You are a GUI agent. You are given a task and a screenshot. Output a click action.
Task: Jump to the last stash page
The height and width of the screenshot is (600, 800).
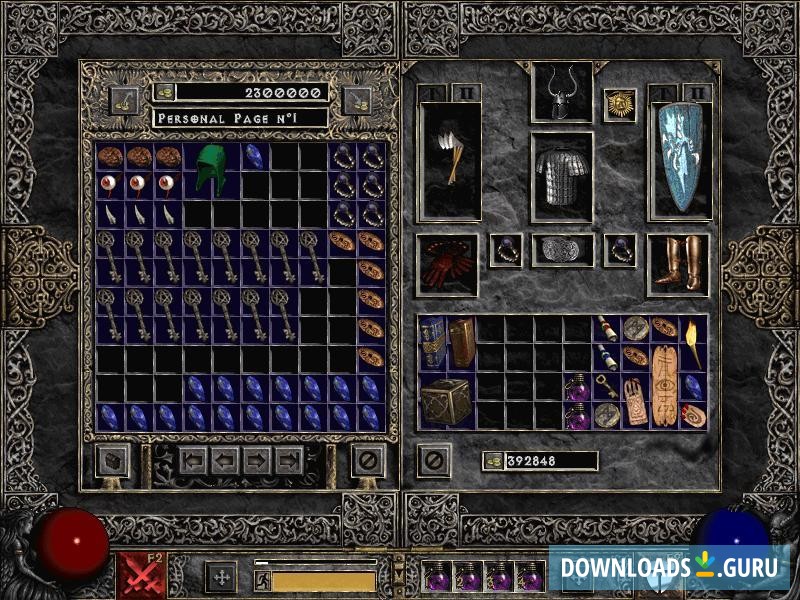[x=289, y=461]
